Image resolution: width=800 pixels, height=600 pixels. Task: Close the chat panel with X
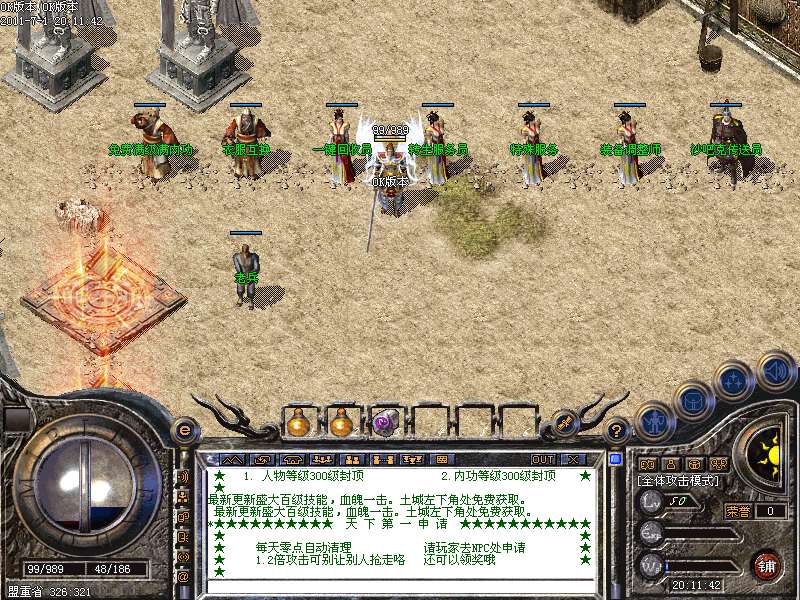point(573,459)
